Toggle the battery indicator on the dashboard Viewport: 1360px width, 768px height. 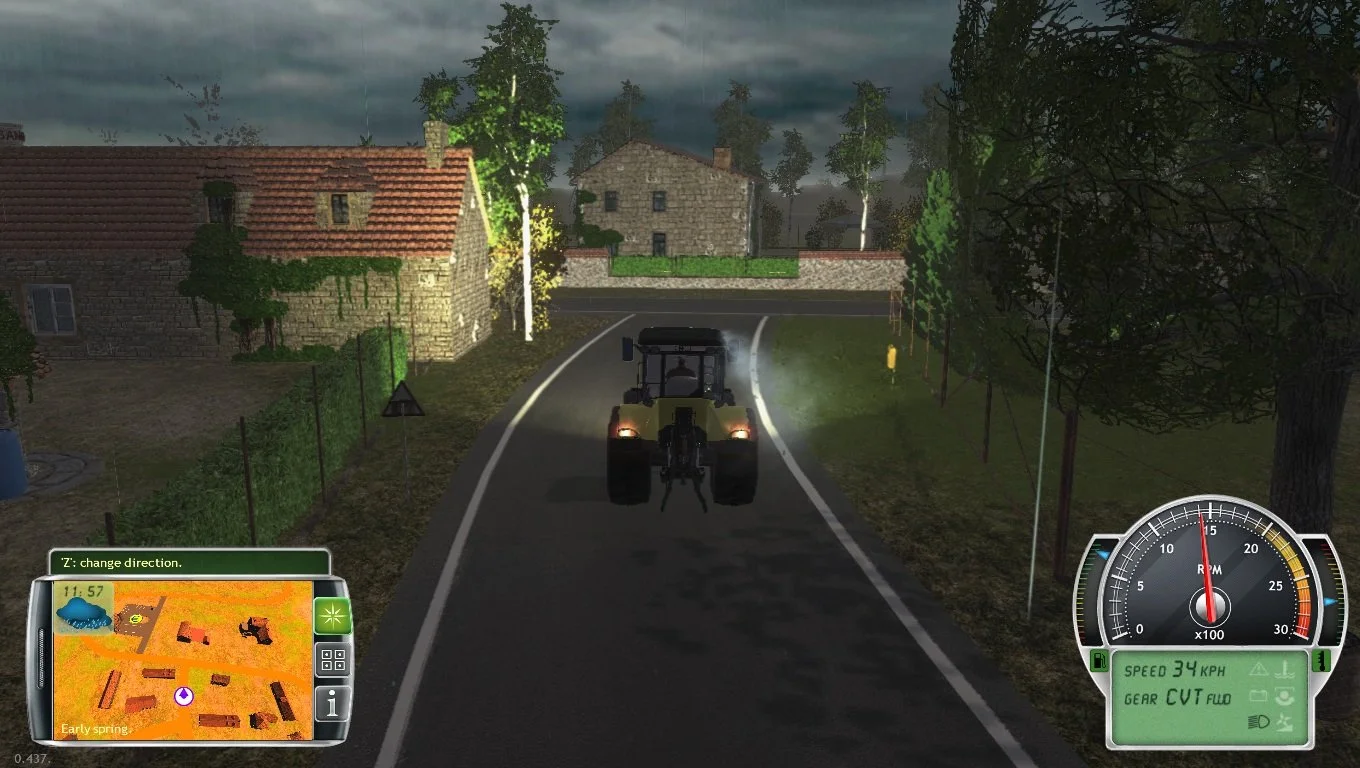[x=1259, y=697]
